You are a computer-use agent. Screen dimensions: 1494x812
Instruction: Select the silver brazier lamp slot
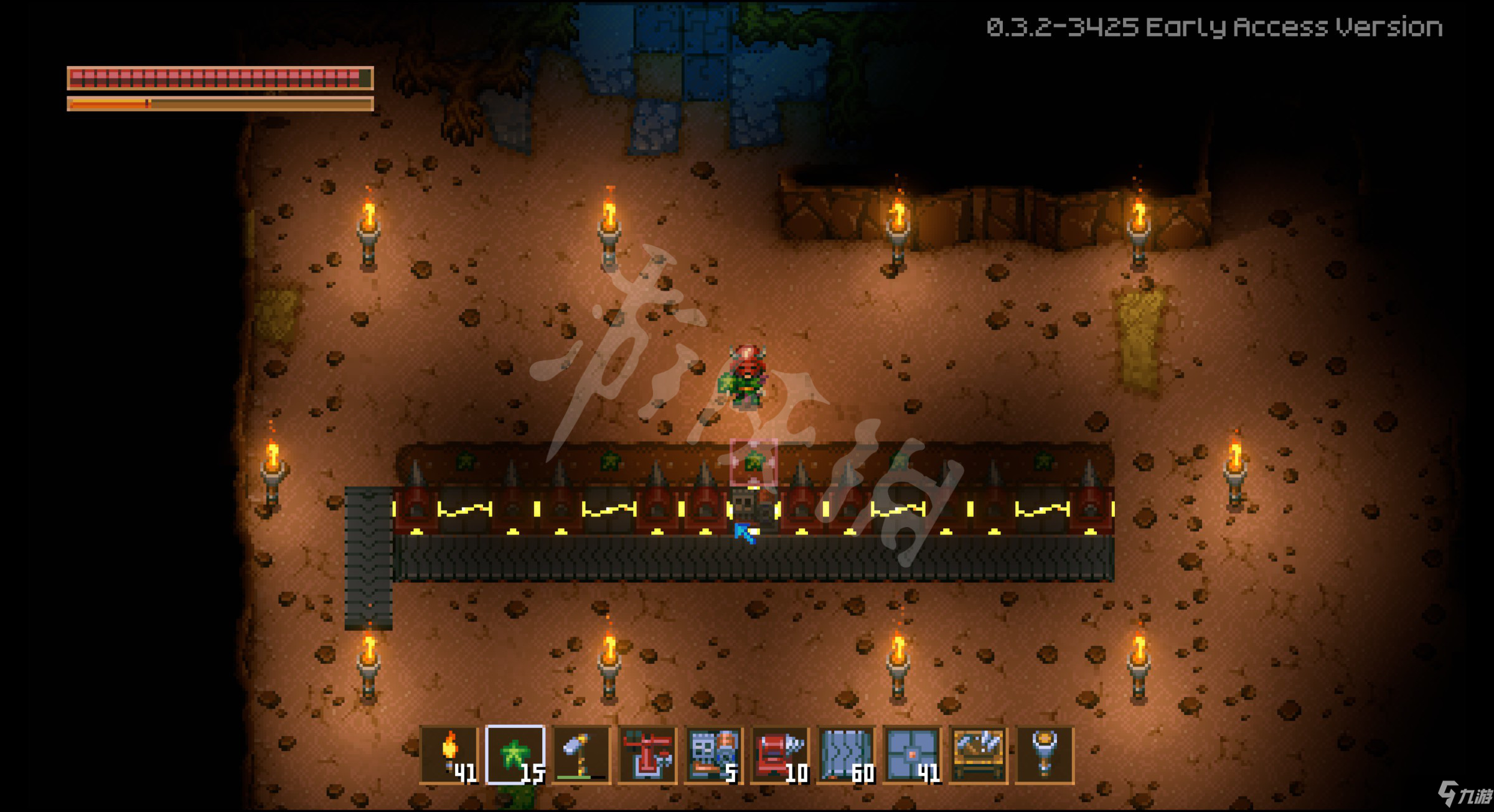coord(1045,755)
